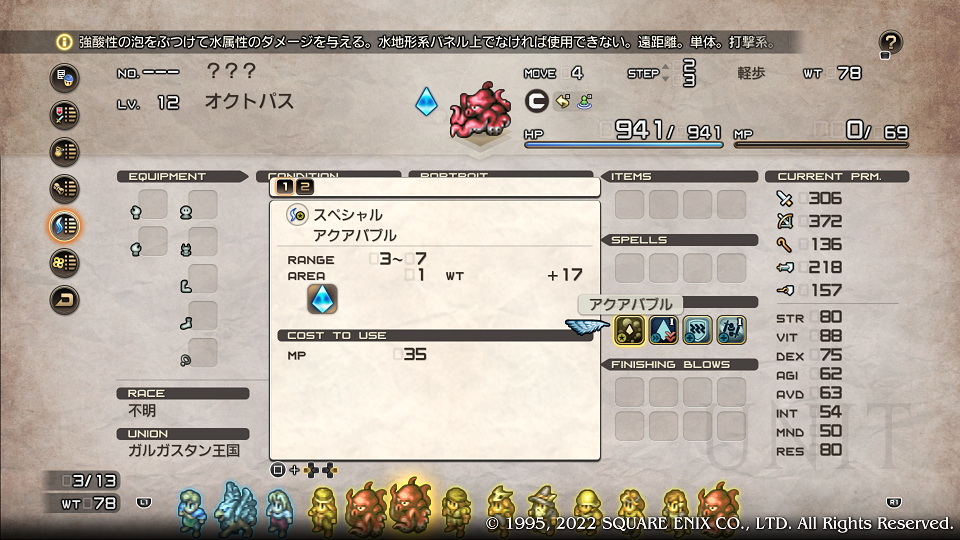The image size is (960, 540).
Task: Open the help question mark button
Action: coord(890,43)
